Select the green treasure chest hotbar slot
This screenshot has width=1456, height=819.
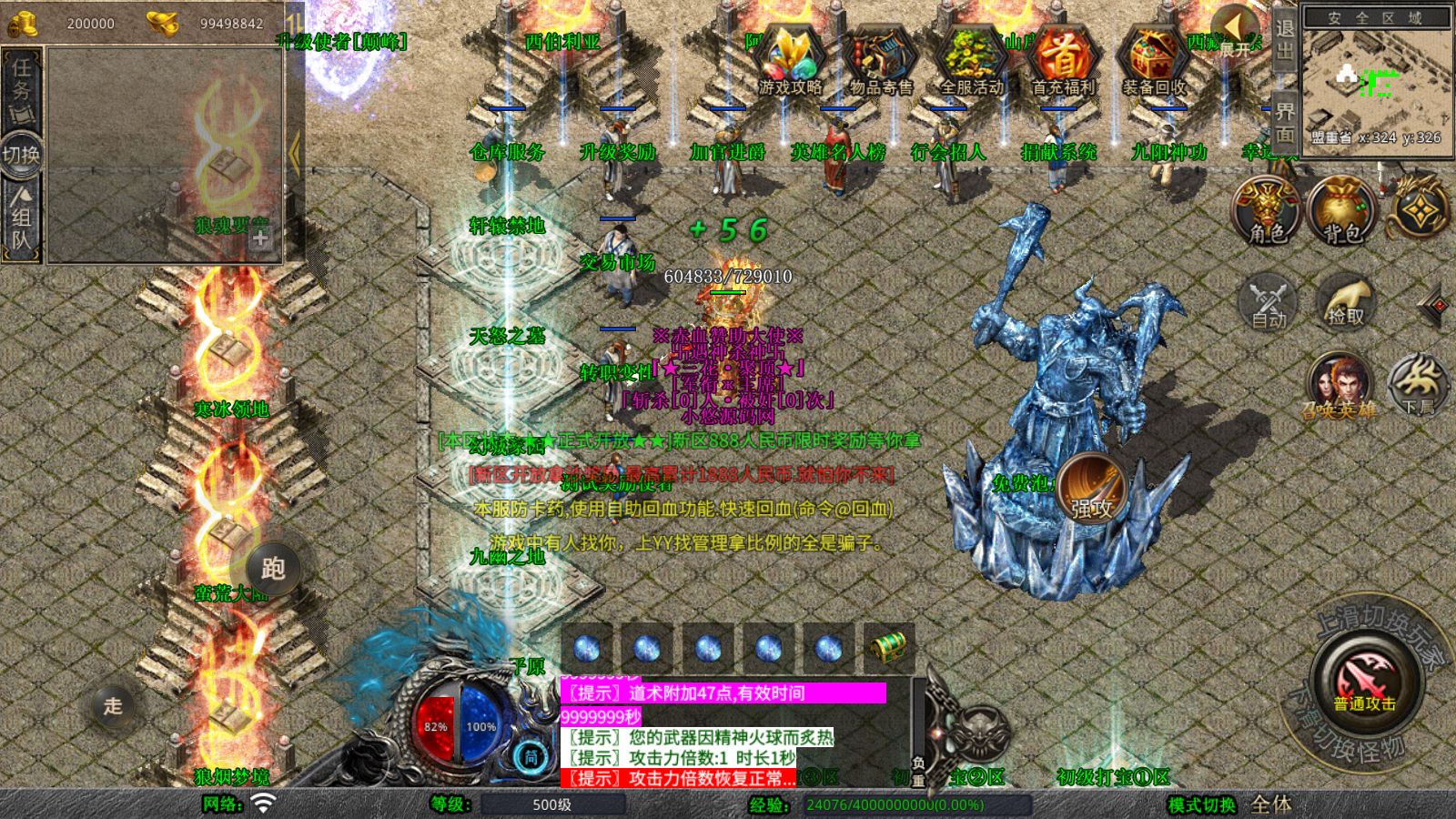(888, 648)
